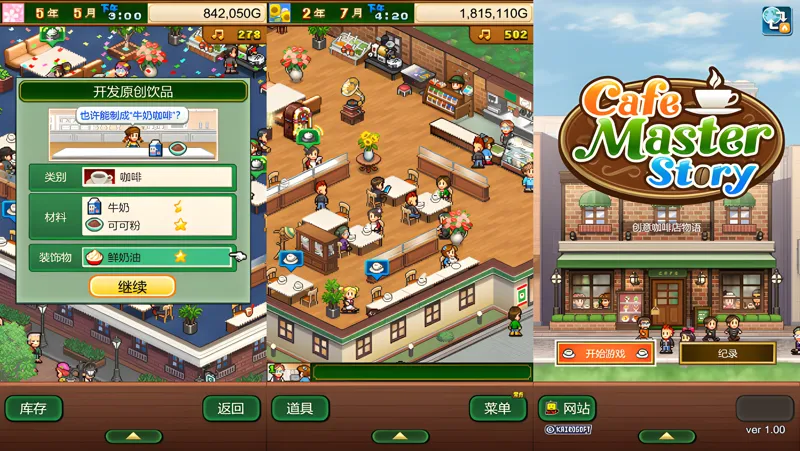800x451 pixels.
Task: Start the game with 开始游戏
Action: pos(605,353)
